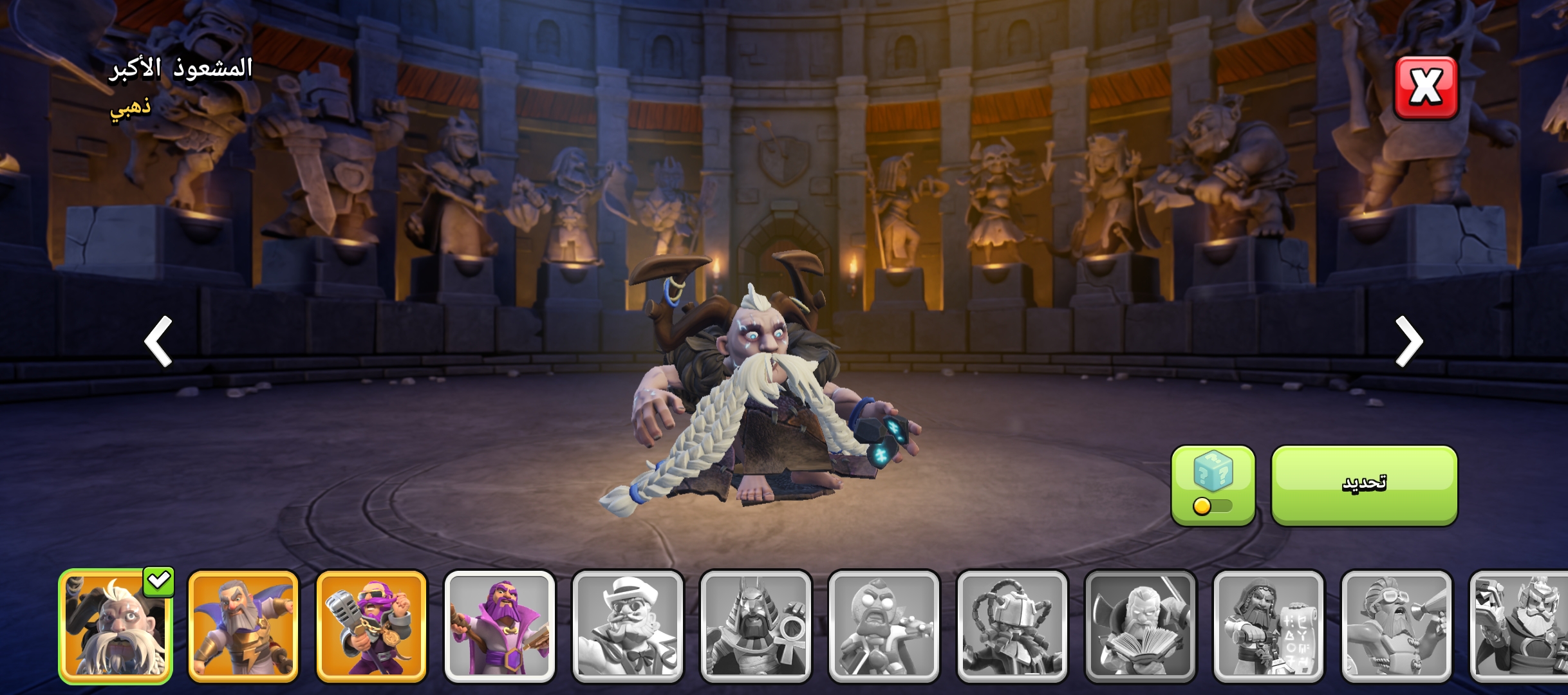Confirm skin with the green تحديد button
Screen dimensions: 1568x695
[1364, 485]
